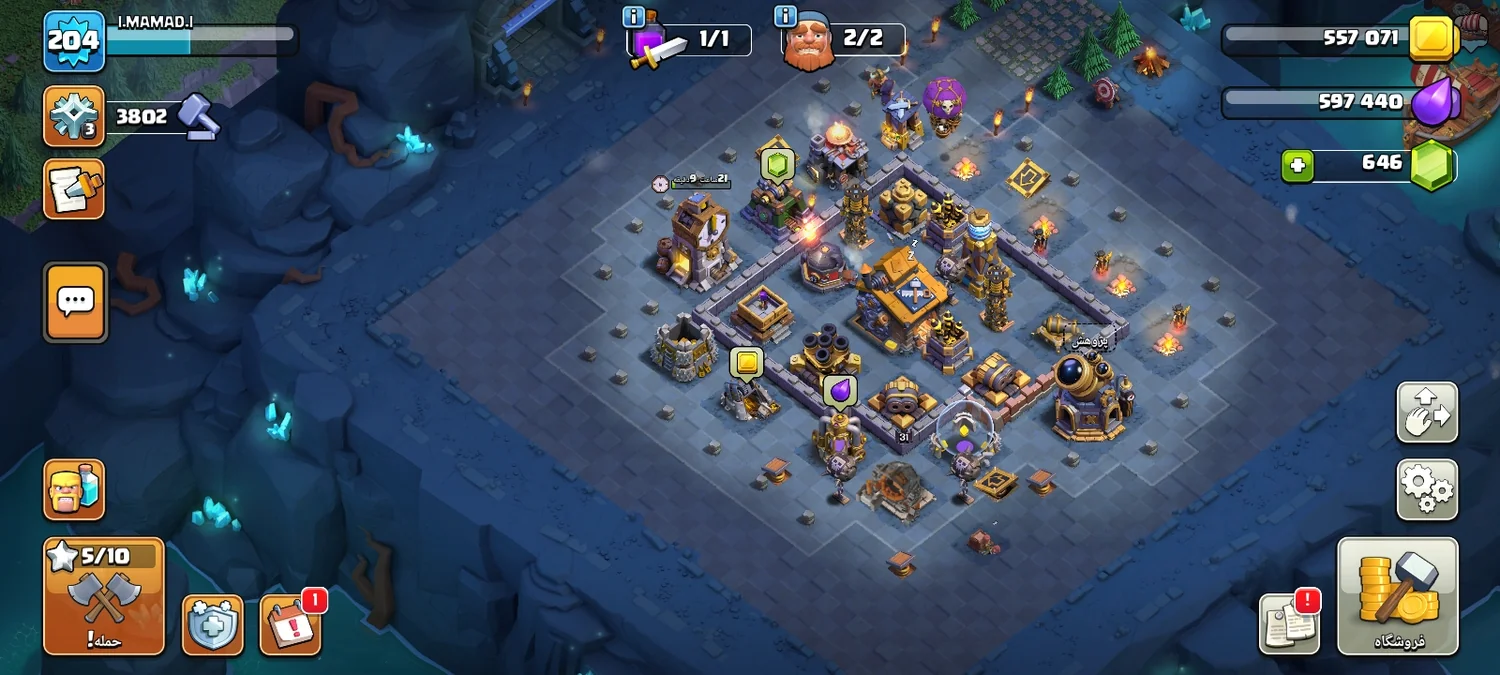Open the notes and hammer log icon
Viewport: 1500px width, 675px height.
(x=74, y=189)
